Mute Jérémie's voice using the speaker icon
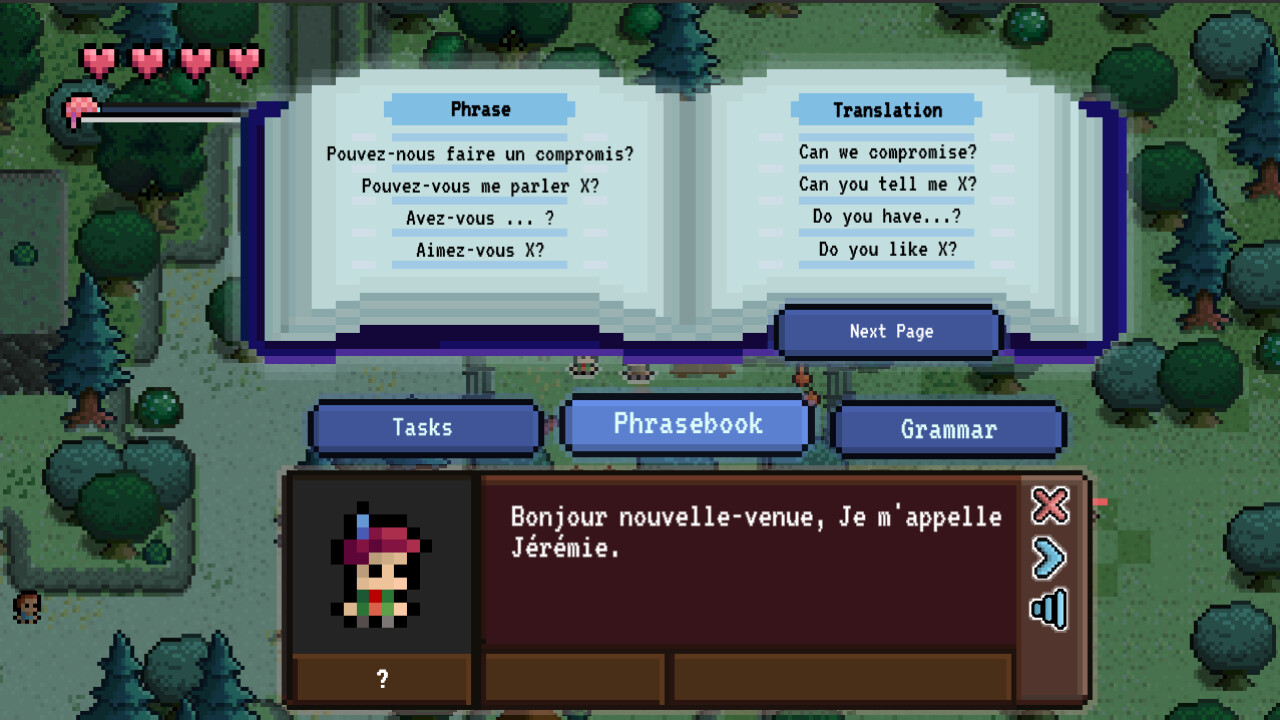Screen dimensions: 1280x720 [1049, 608]
